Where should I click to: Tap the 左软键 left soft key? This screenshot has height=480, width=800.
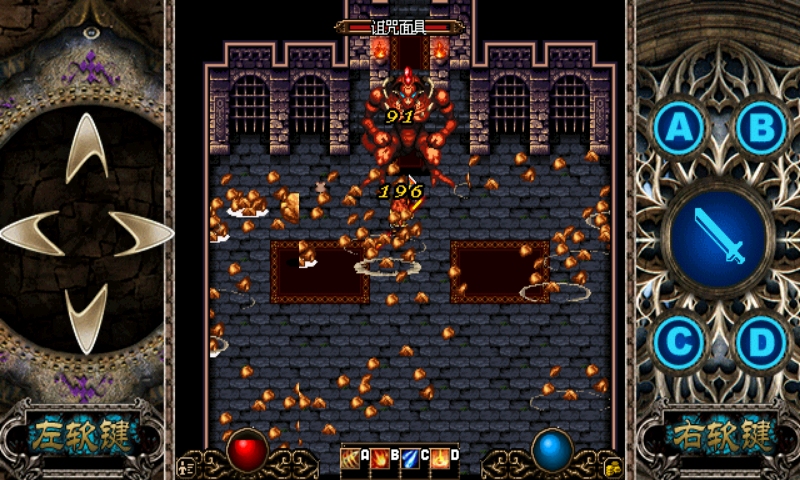pos(83,436)
